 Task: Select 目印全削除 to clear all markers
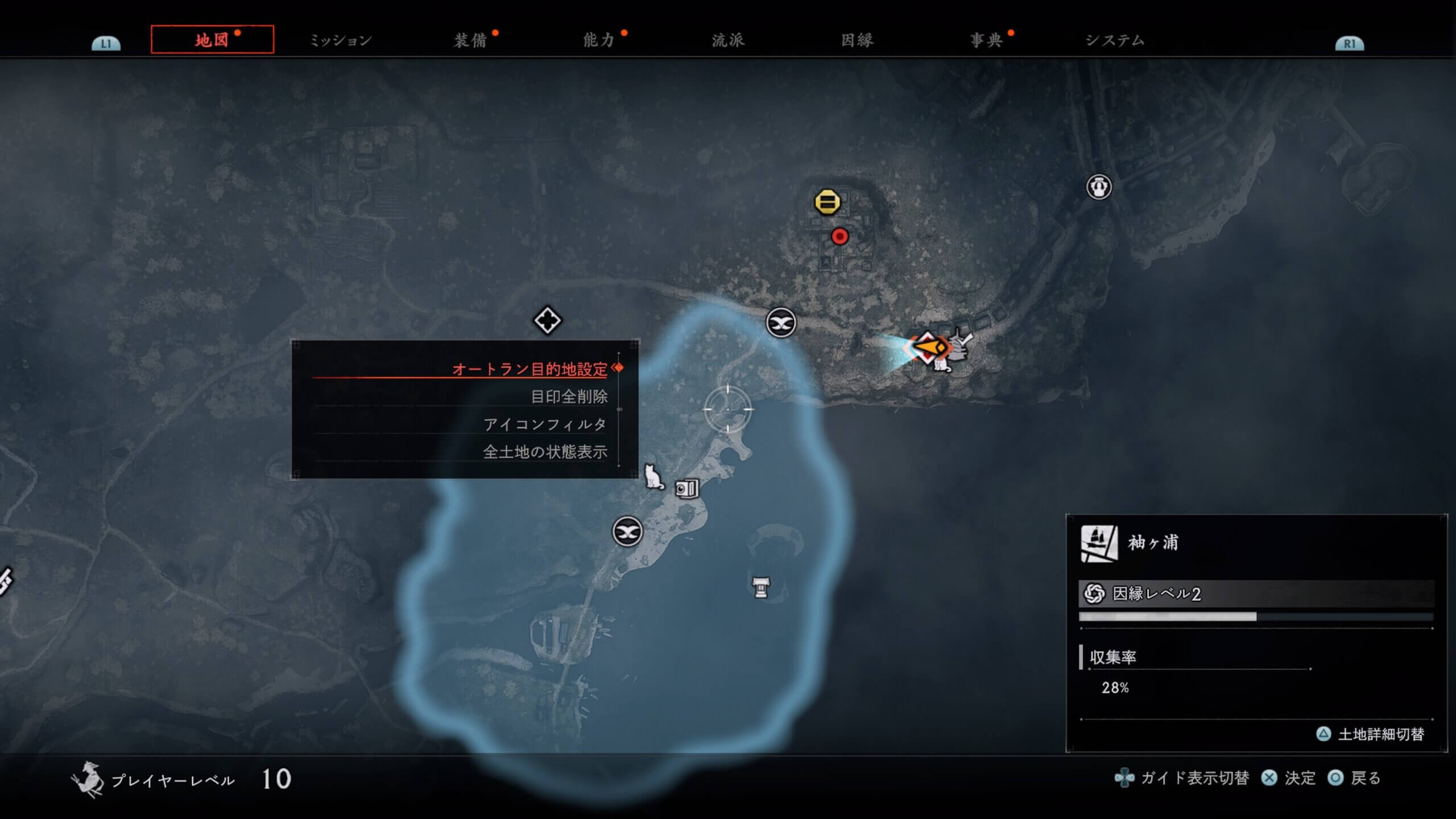click(569, 396)
